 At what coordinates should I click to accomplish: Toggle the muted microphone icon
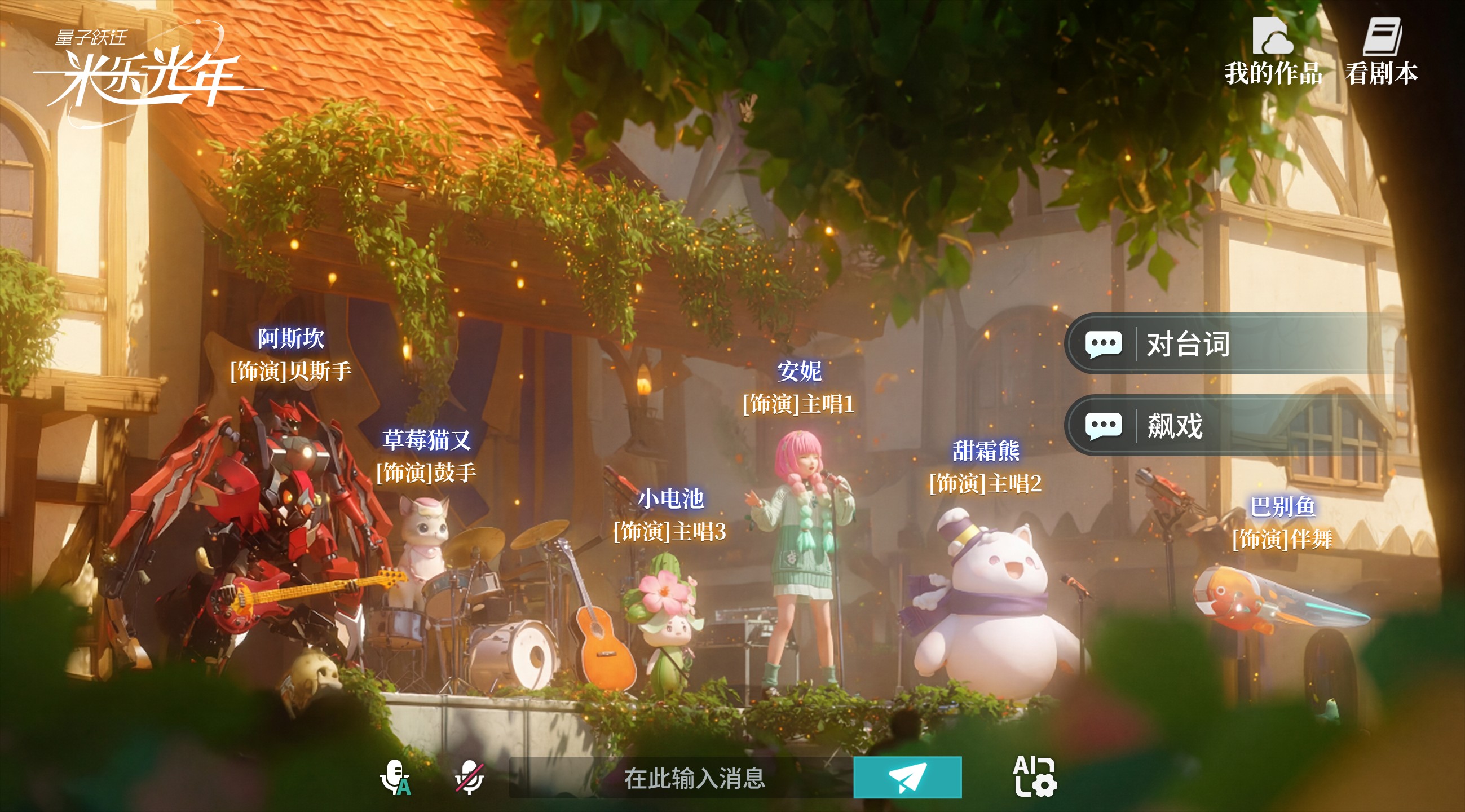pyautogui.click(x=469, y=777)
